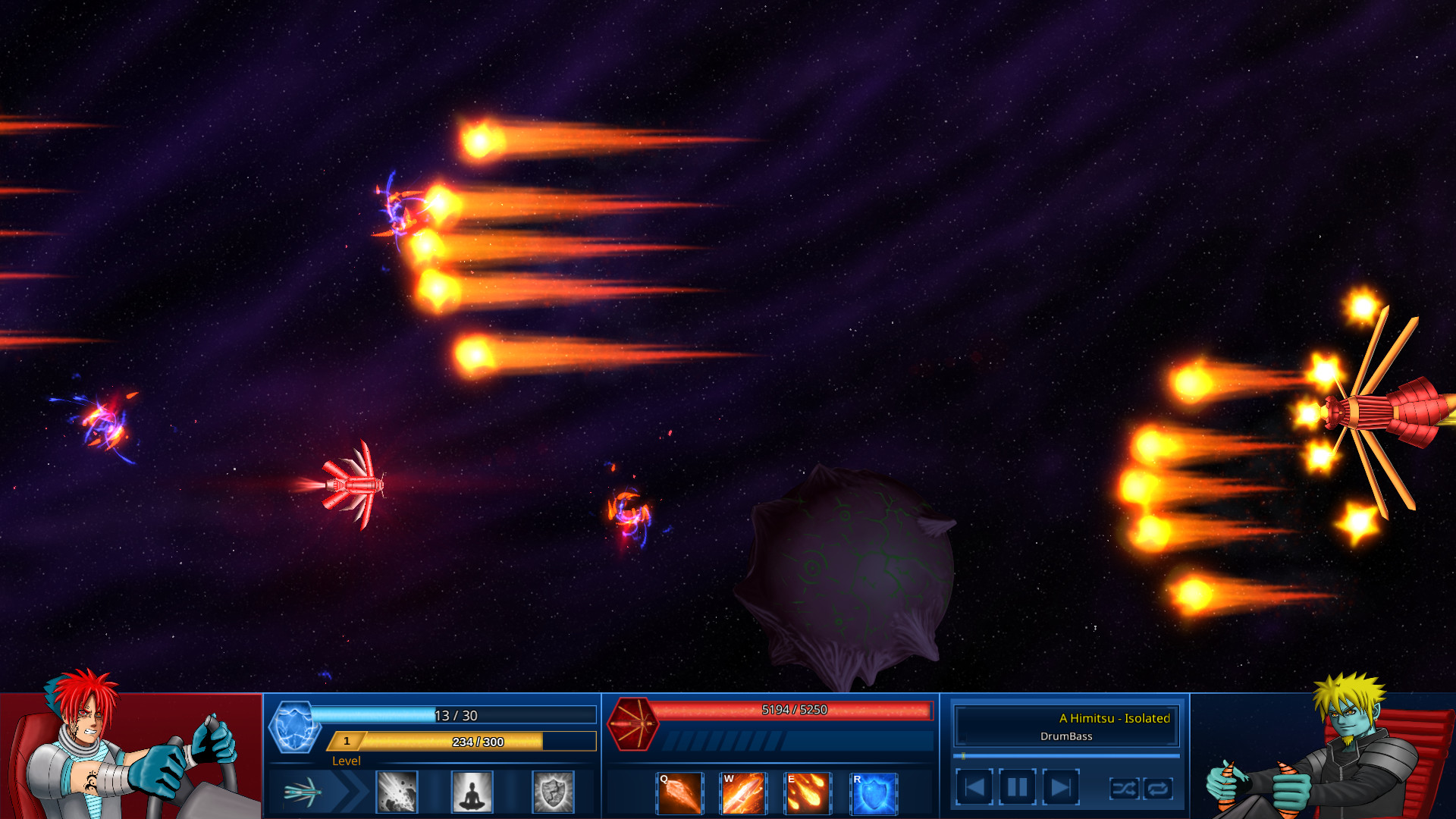The width and height of the screenshot is (1456, 819).
Task: Click the meditation passive skill icon
Action: coord(472,792)
